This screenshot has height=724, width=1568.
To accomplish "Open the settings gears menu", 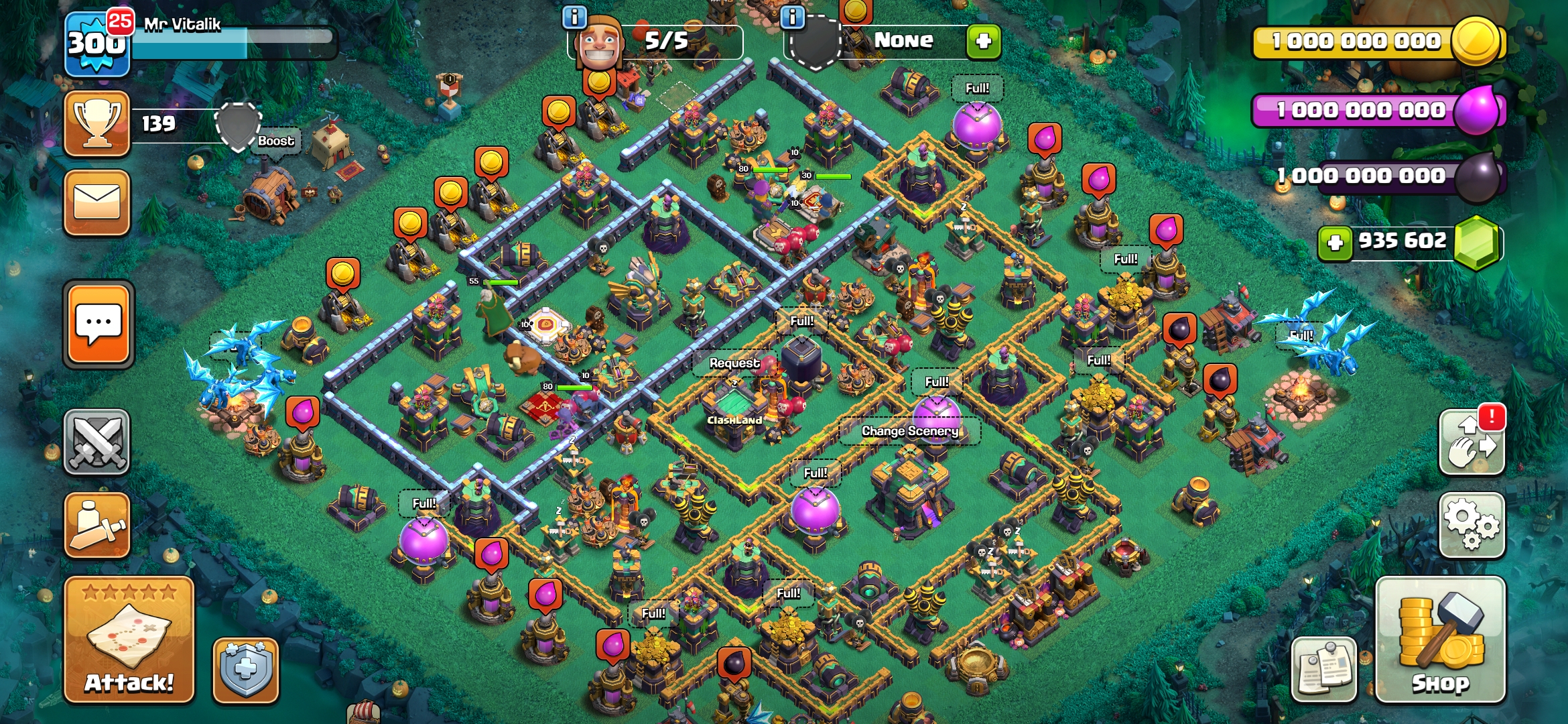I will click(1472, 525).
